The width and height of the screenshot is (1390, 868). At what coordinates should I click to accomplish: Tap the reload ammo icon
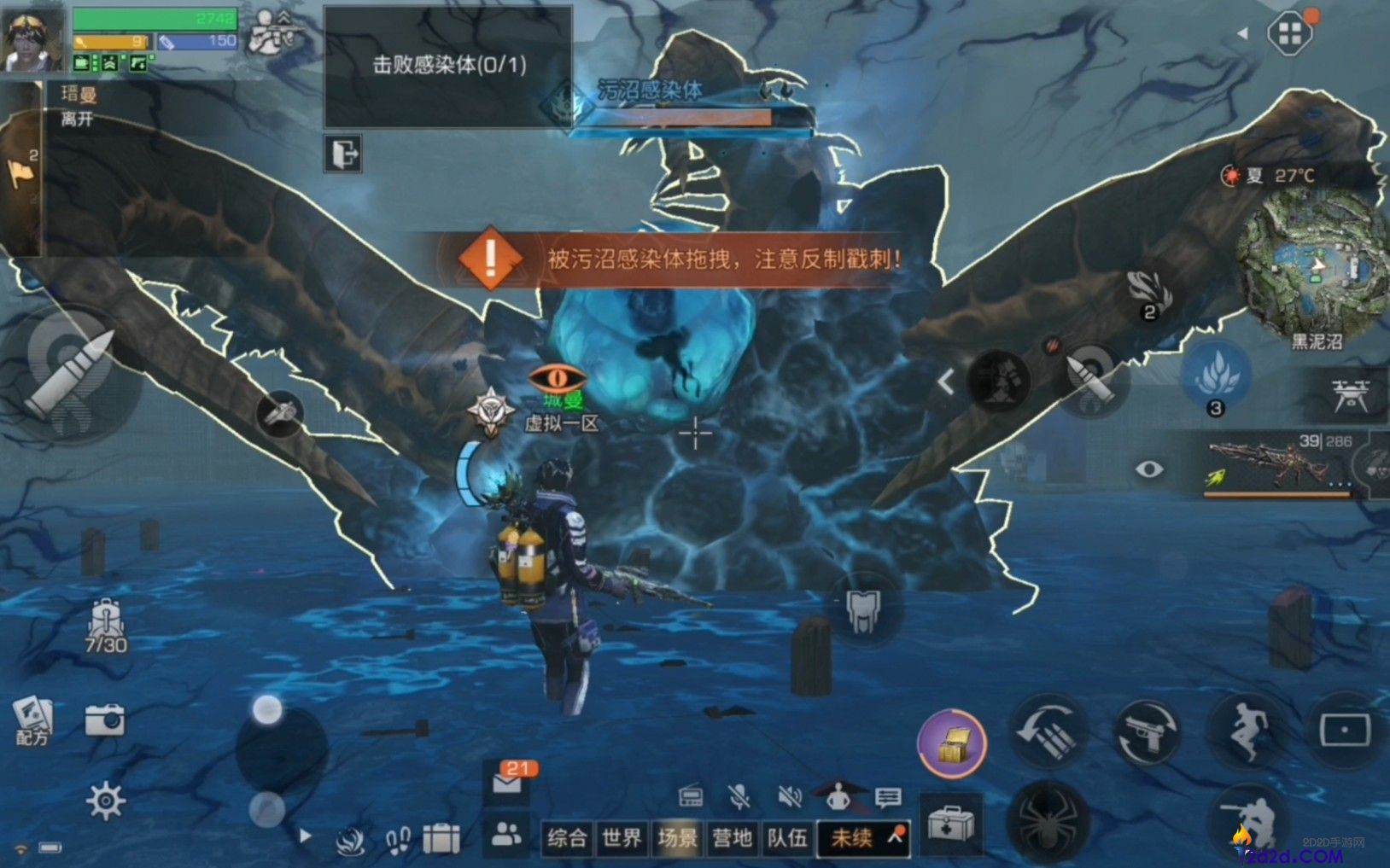click(1048, 732)
